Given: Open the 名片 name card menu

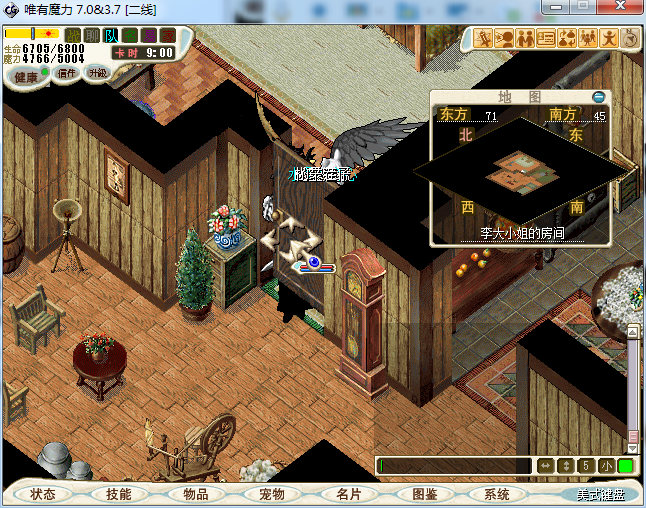Looking at the screenshot, I should click(348, 494).
